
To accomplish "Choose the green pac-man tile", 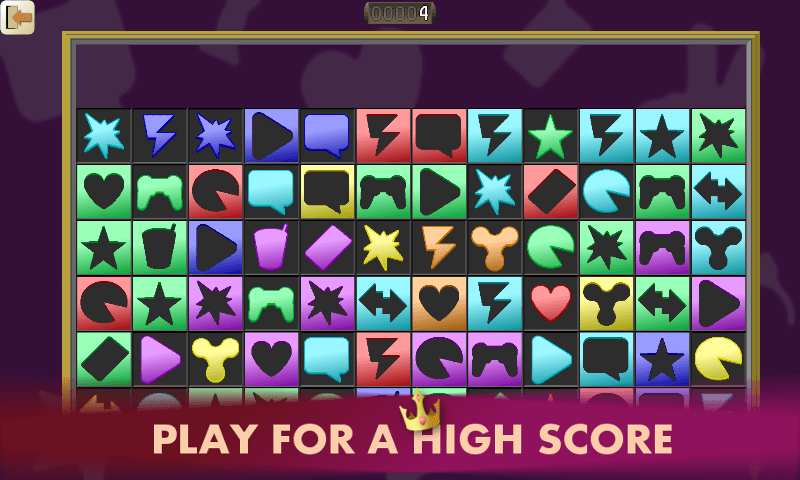I will click(x=551, y=247).
